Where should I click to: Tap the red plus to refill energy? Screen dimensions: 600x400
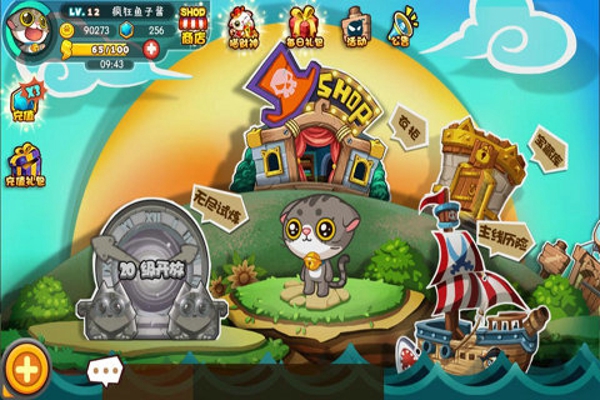(151, 48)
